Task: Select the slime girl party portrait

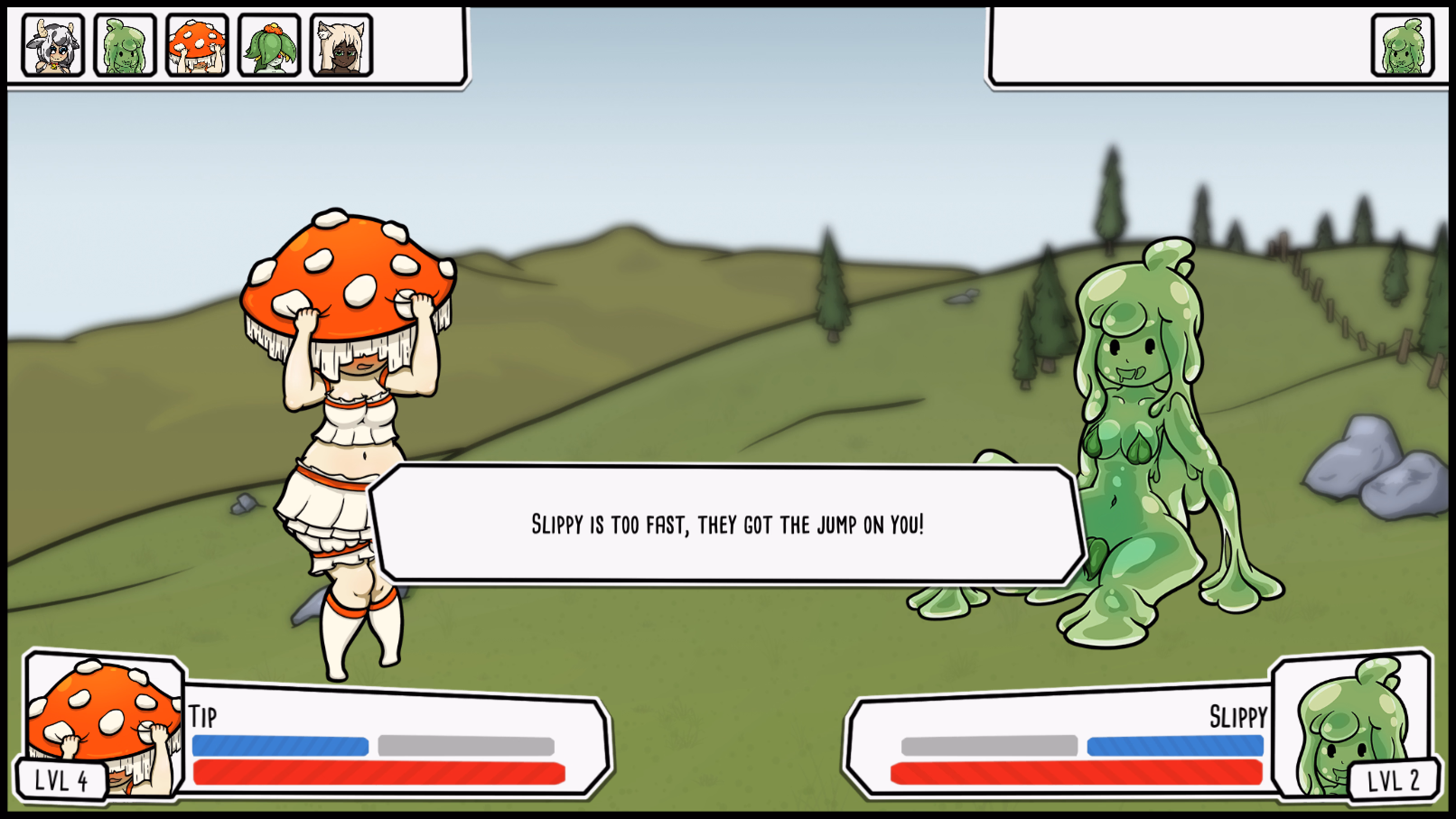Action: [125, 47]
